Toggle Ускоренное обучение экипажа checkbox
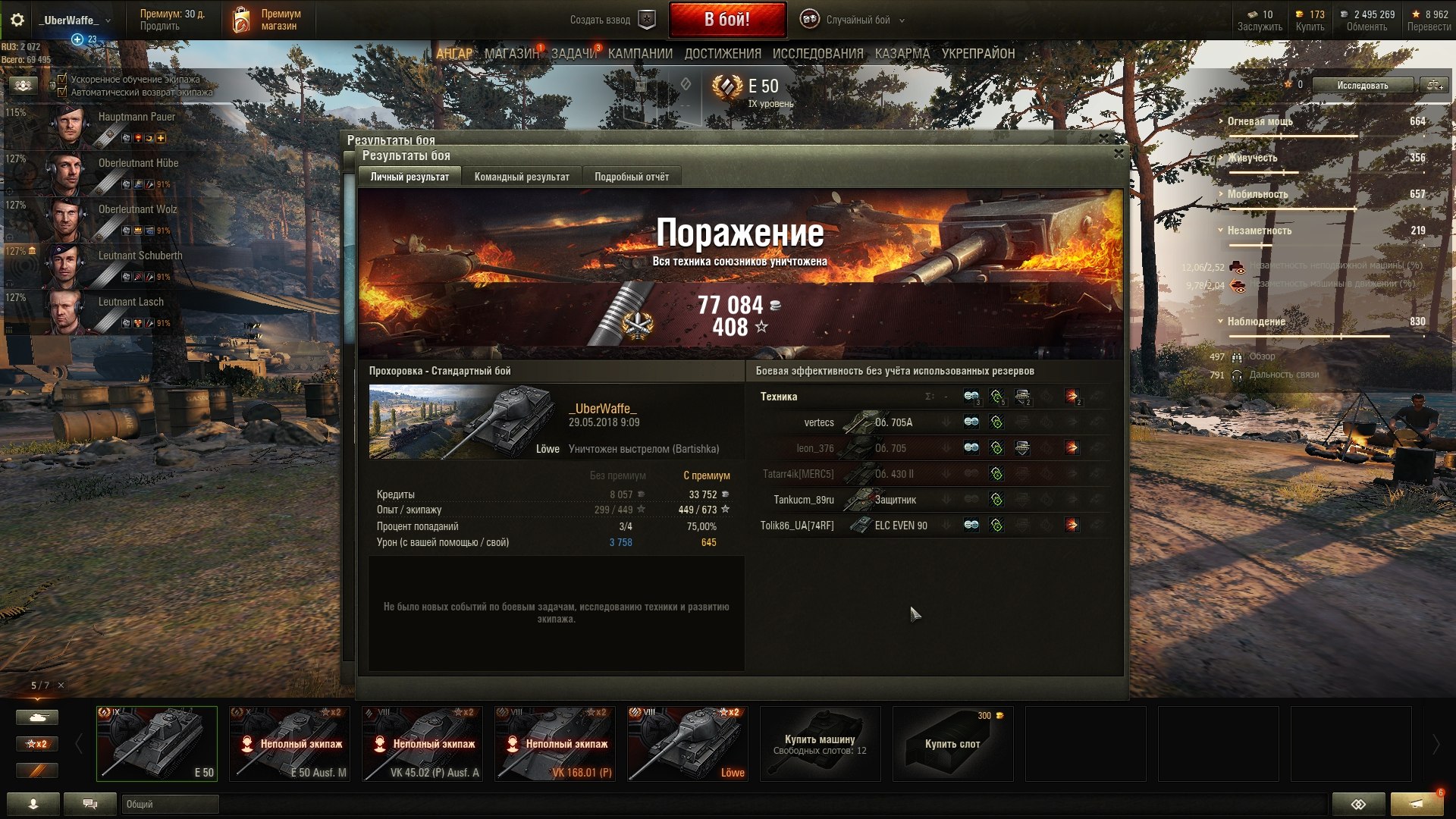The width and height of the screenshot is (1456, 819). pos(62,79)
